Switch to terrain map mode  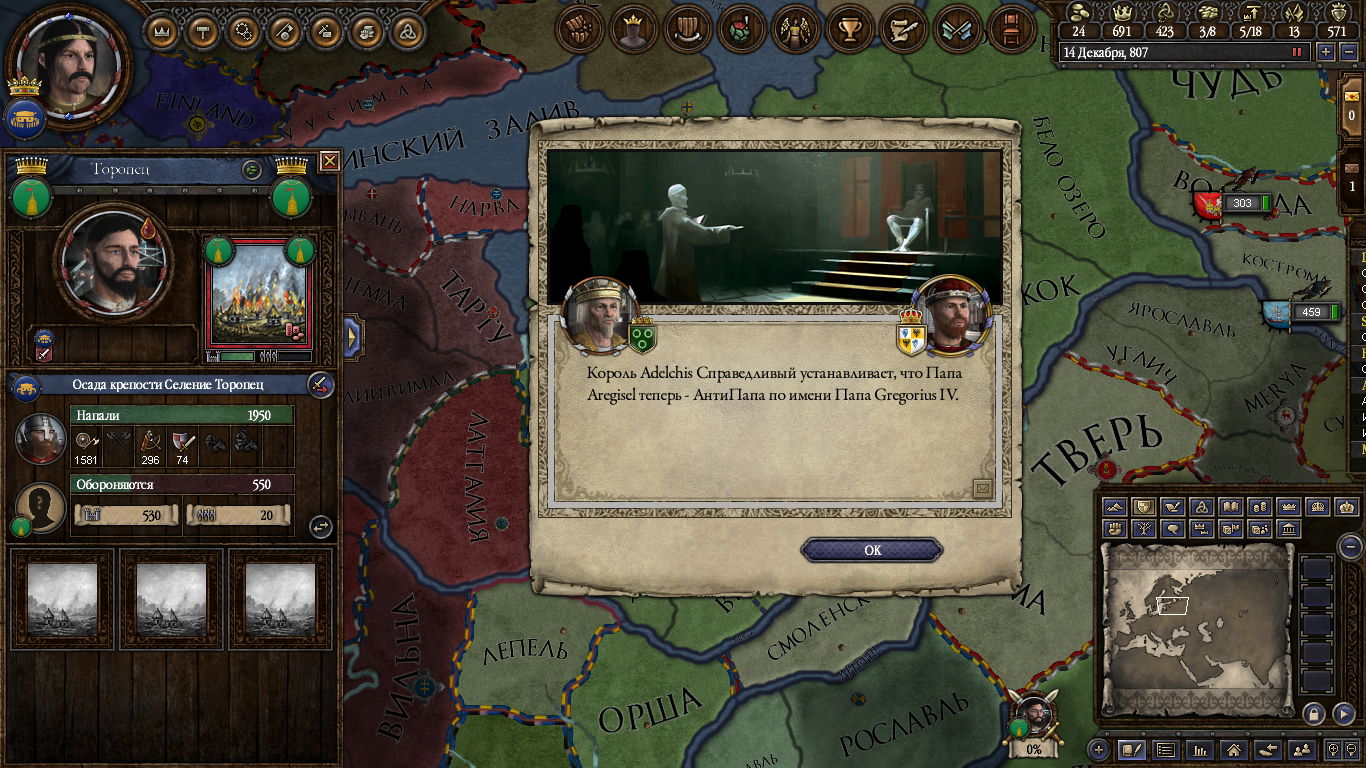point(1115,508)
